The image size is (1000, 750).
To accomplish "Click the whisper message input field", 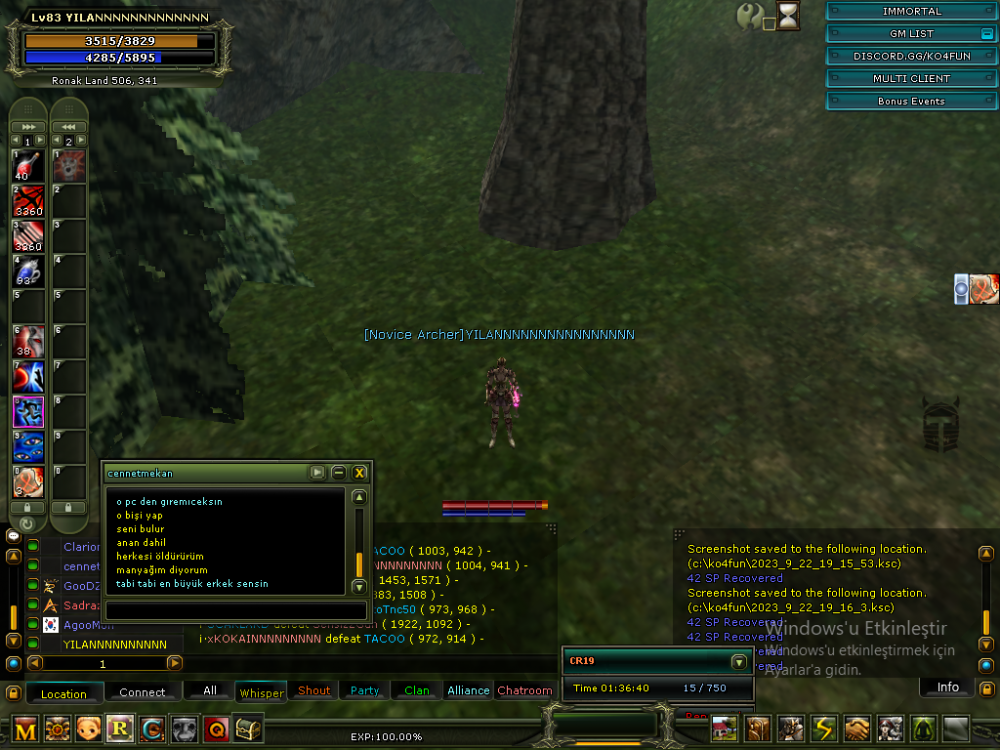I will 236,609.
